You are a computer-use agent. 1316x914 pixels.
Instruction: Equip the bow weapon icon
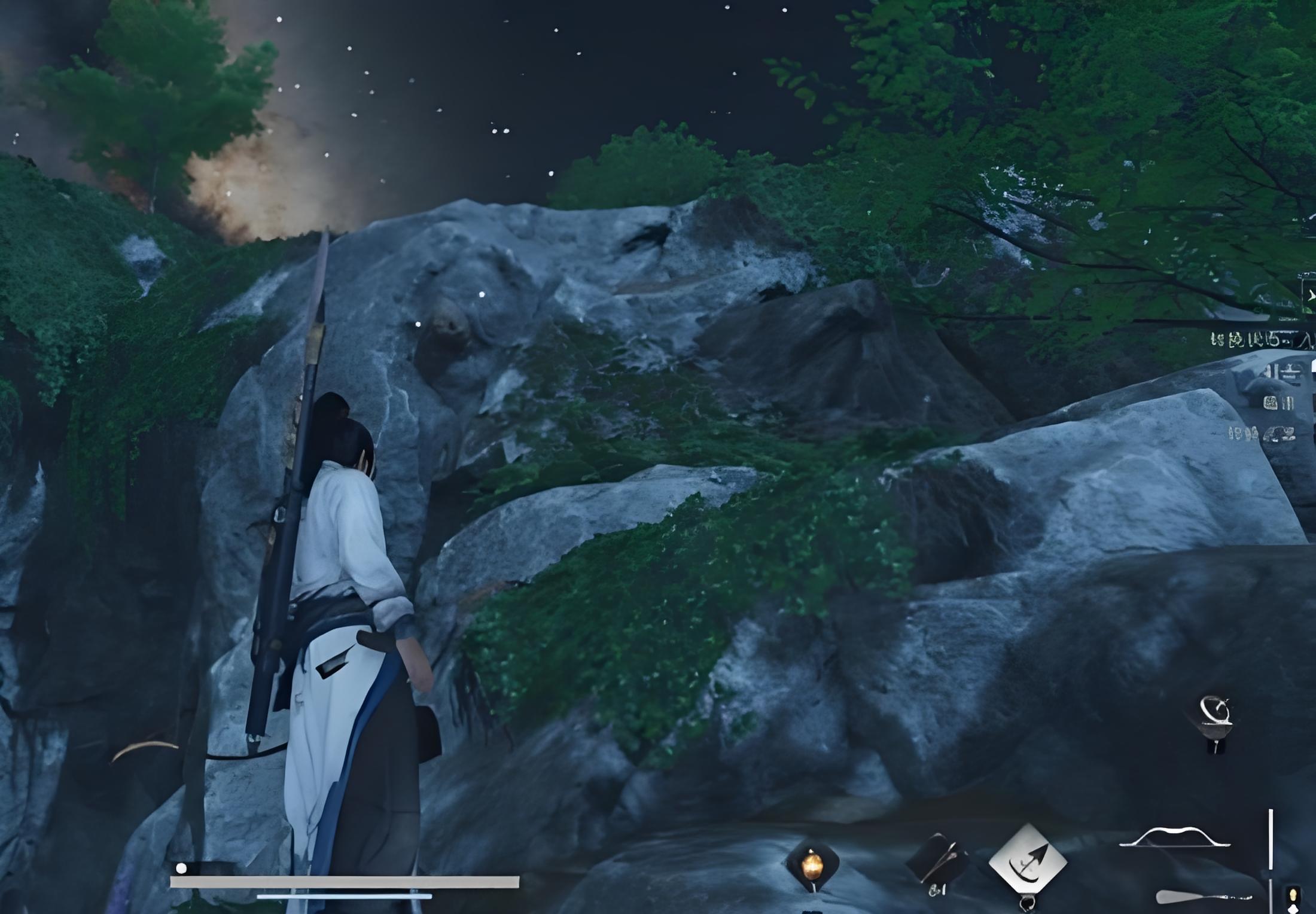(1174, 839)
